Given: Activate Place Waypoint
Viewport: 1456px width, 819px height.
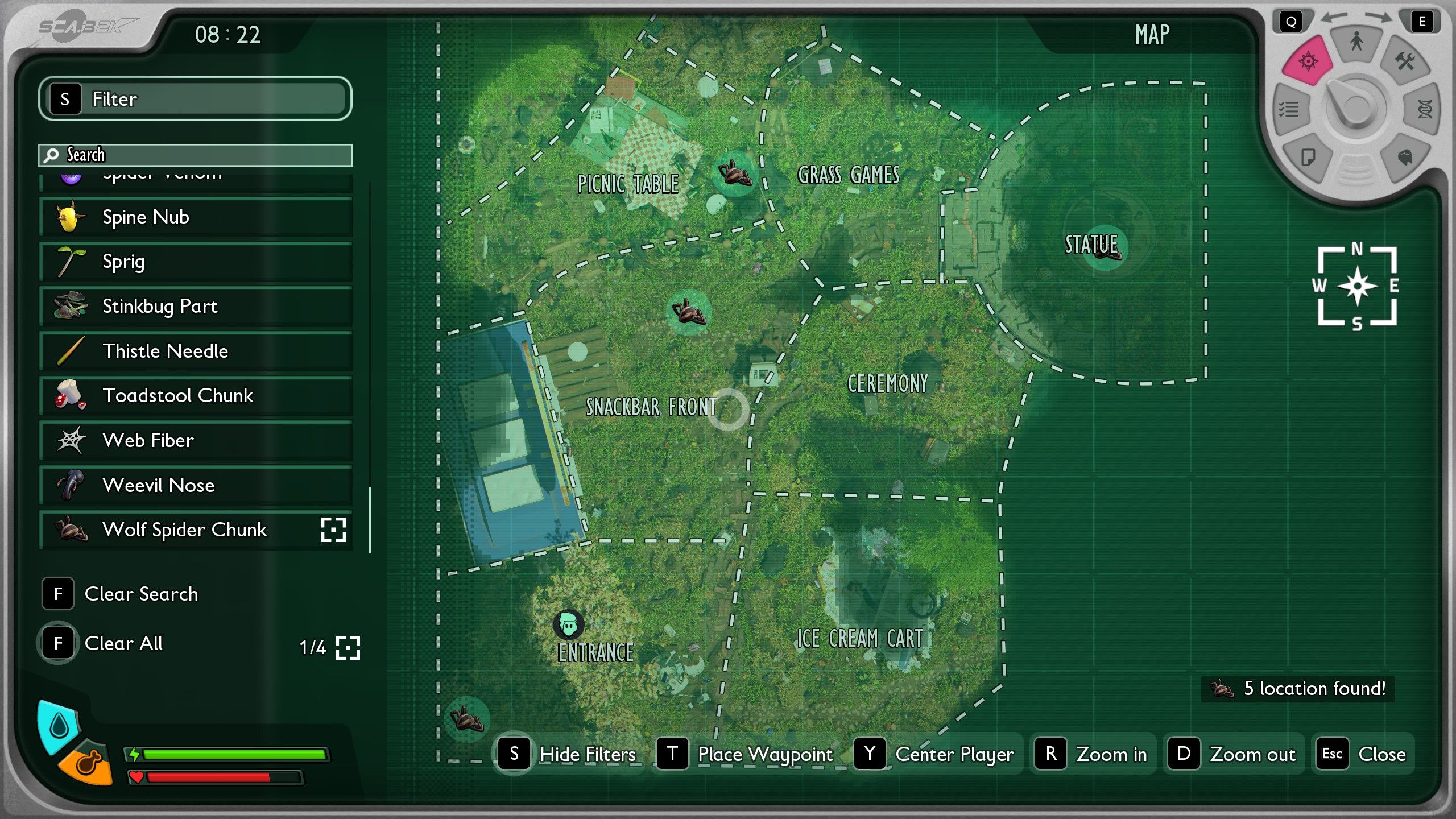Looking at the screenshot, I should tap(746, 754).
